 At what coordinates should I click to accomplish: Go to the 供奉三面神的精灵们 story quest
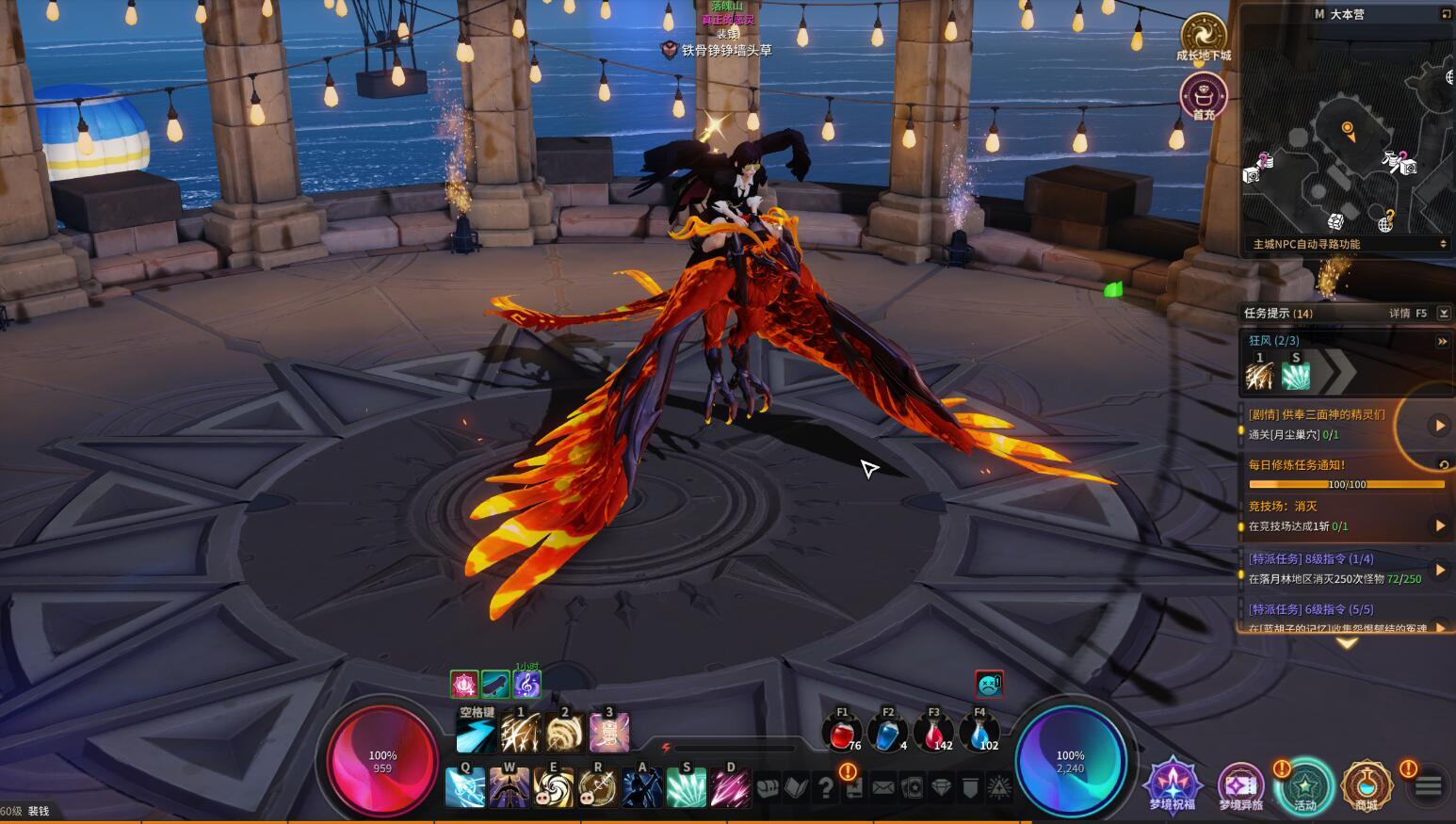tap(1439, 426)
